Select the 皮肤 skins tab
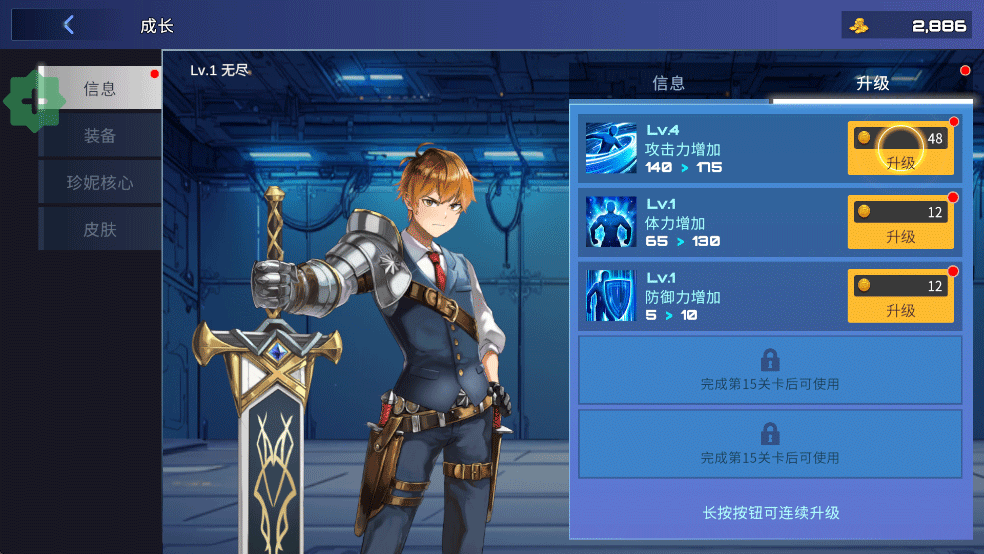 pos(100,230)
